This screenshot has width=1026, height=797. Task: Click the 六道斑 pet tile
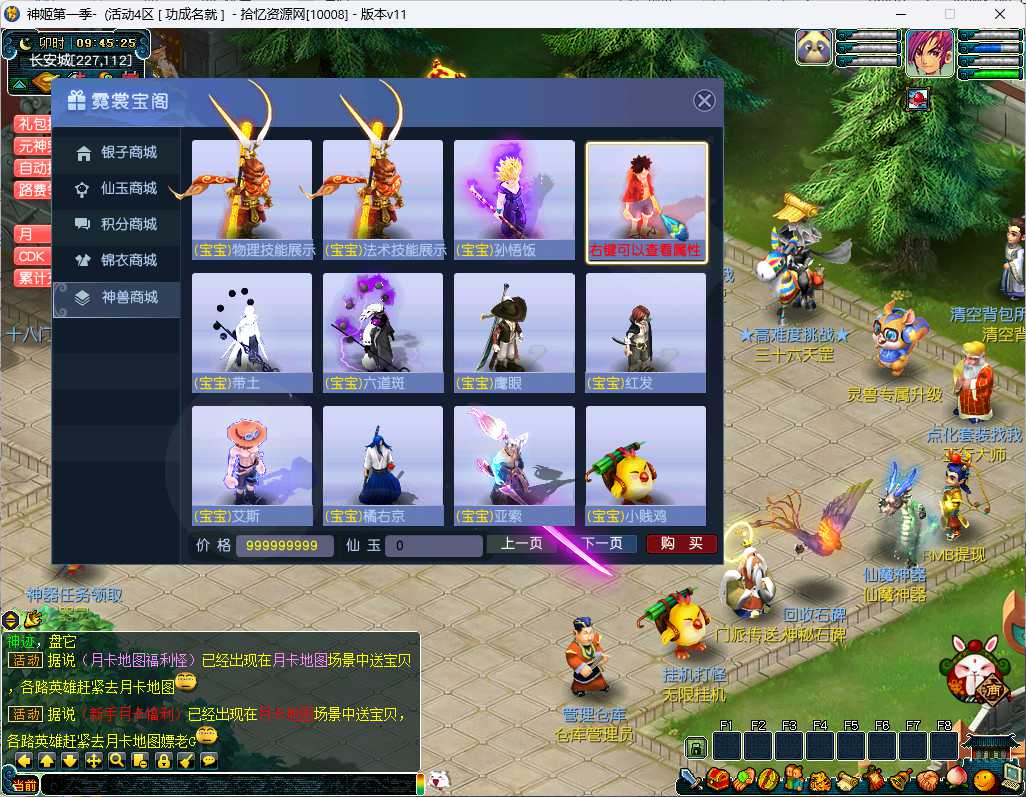pyautogui.click(x=383, y=333)
